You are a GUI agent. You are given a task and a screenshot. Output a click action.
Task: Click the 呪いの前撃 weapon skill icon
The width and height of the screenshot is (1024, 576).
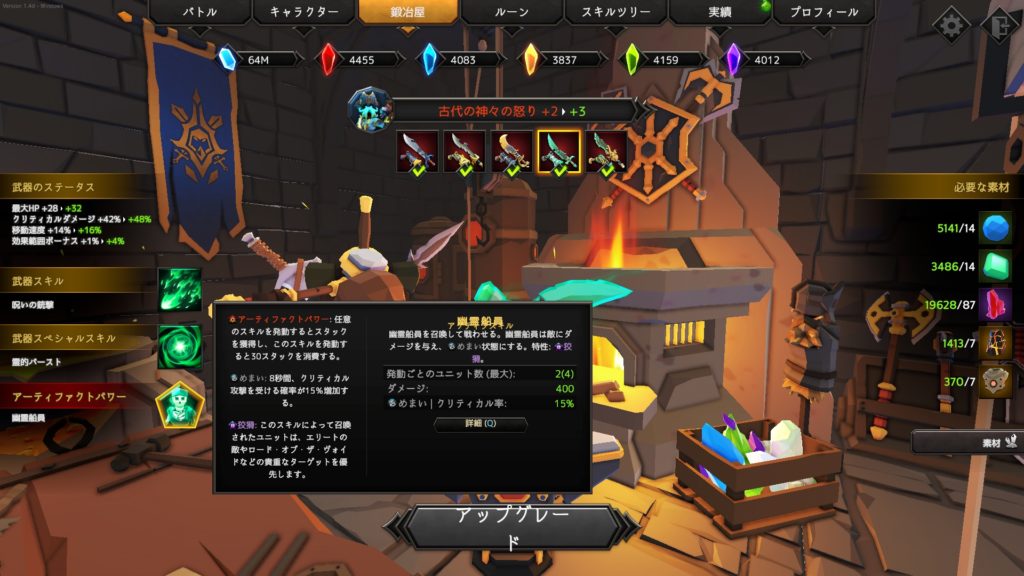pyautogui.click(x=180, y=290)
